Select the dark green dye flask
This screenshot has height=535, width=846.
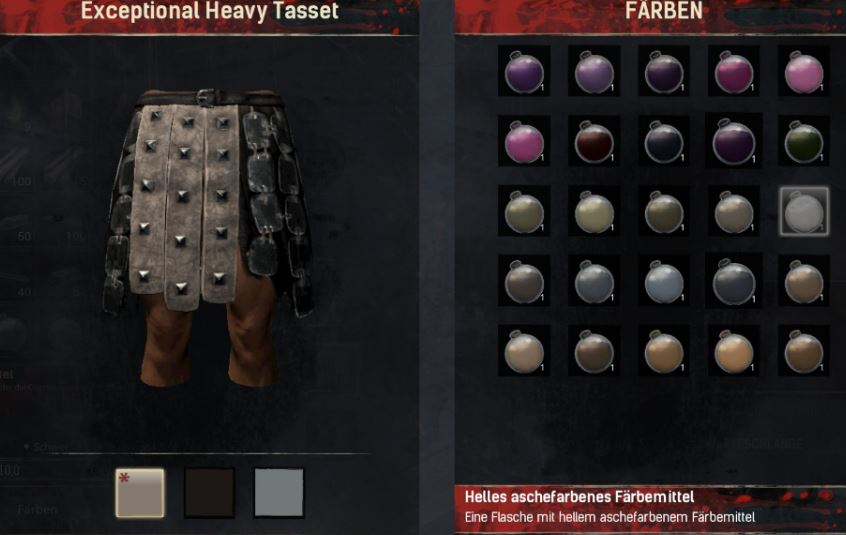coord(803,143)
